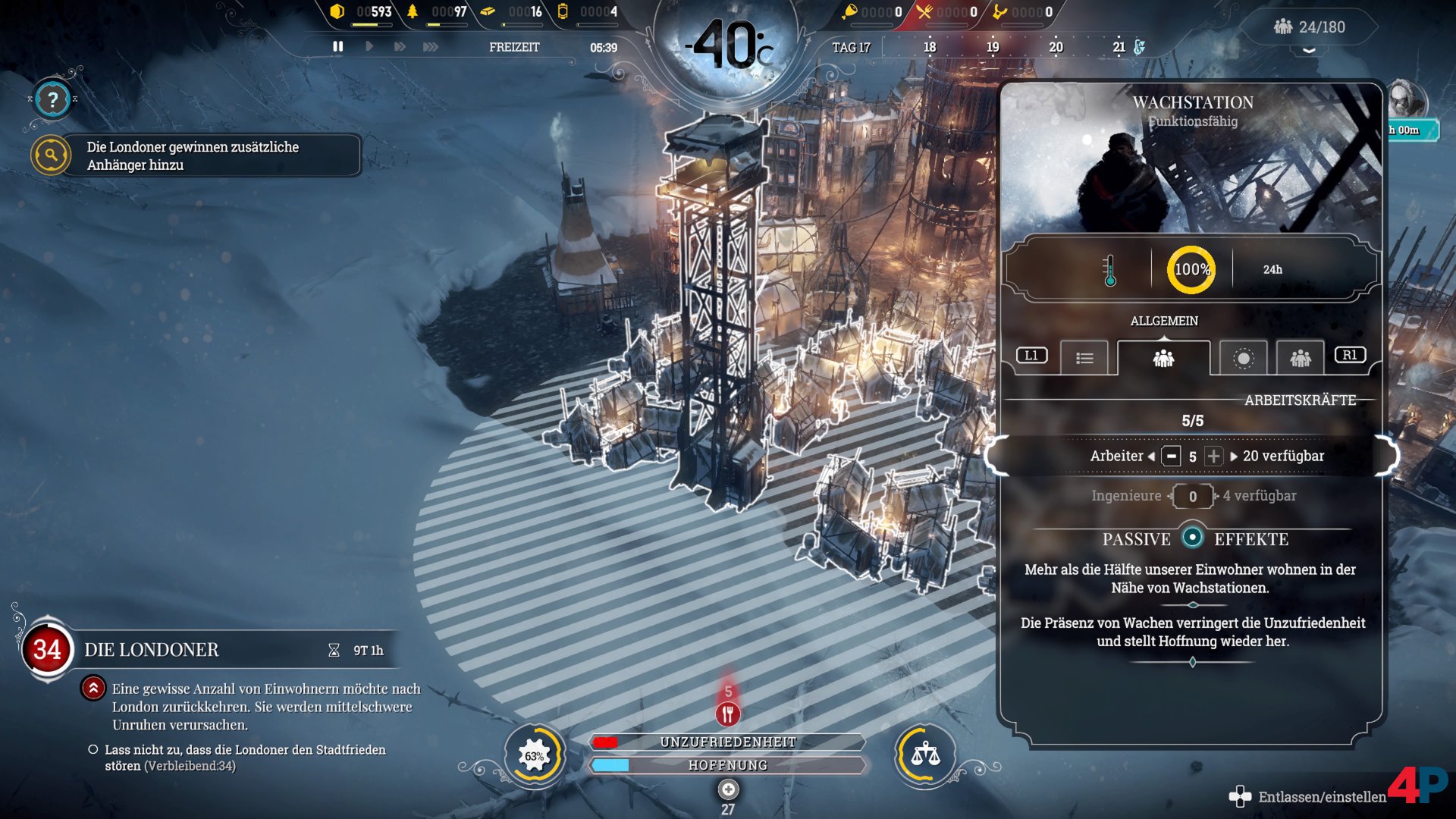This screenshot has width=1456, height=819.
Task: Open the list view tab
Action: [x=1084, y=357]
